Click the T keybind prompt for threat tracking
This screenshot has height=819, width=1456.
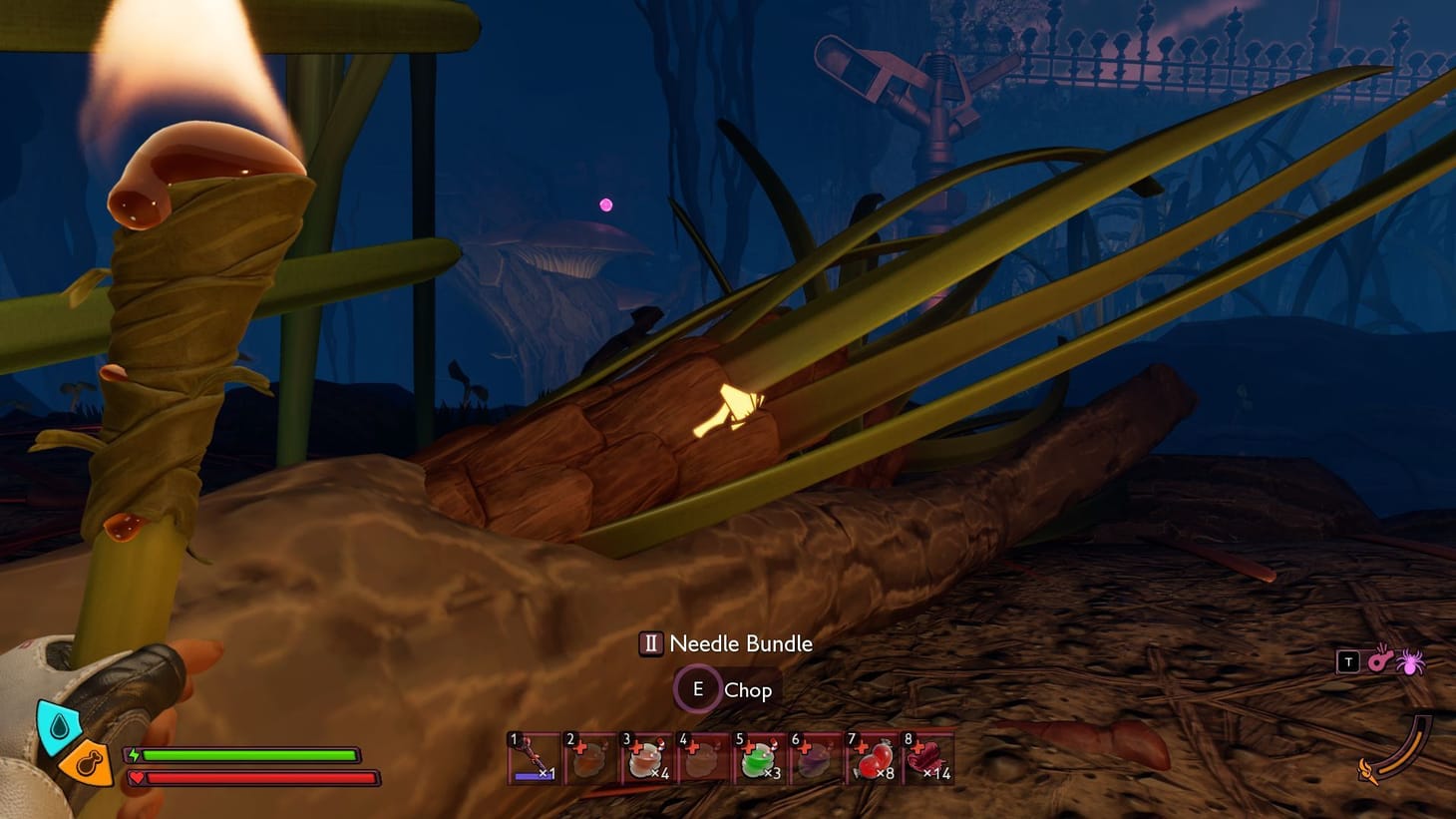coord(1348,660)
